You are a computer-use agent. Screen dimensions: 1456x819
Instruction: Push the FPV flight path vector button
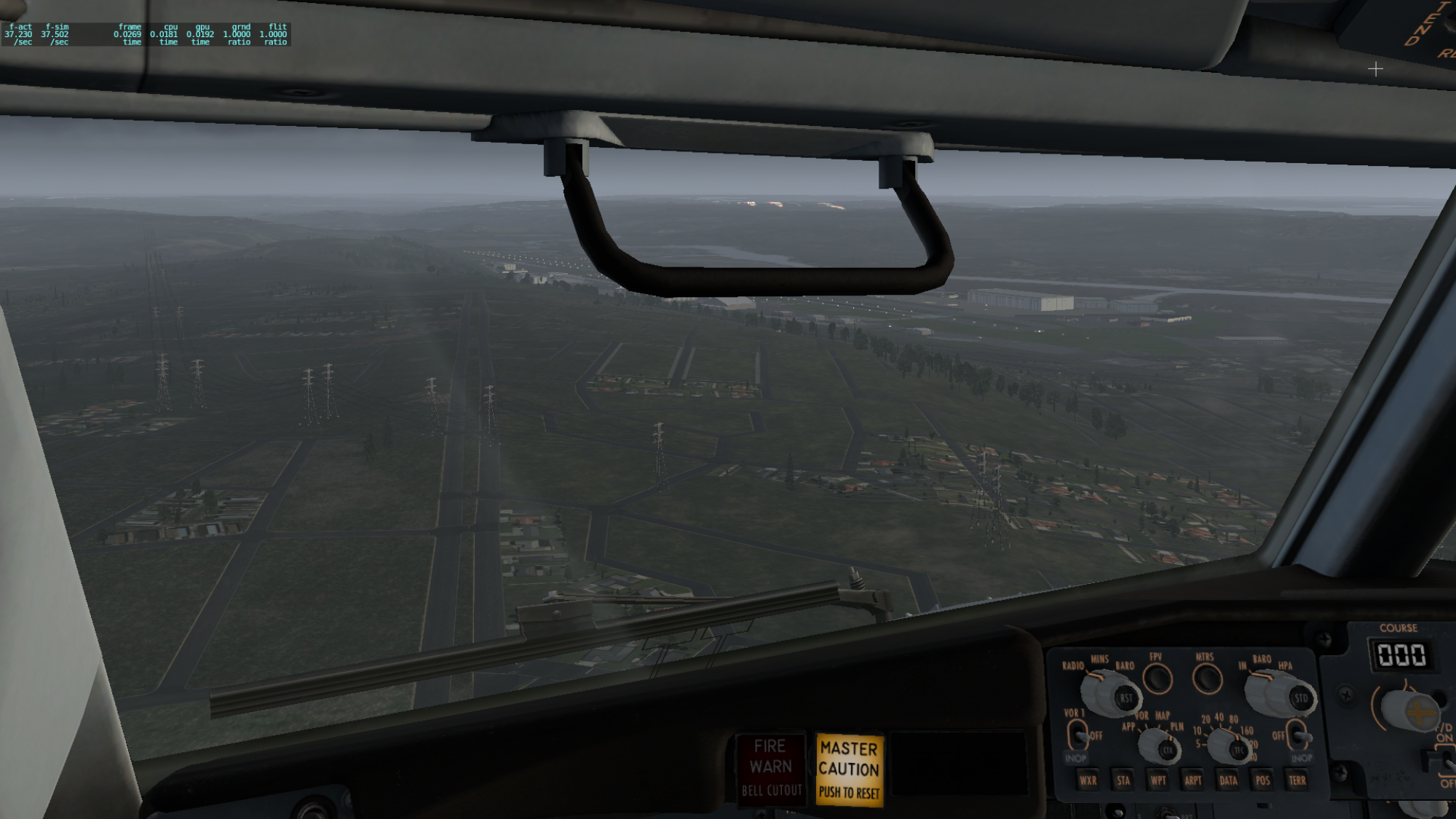(x=1157, y=678)
